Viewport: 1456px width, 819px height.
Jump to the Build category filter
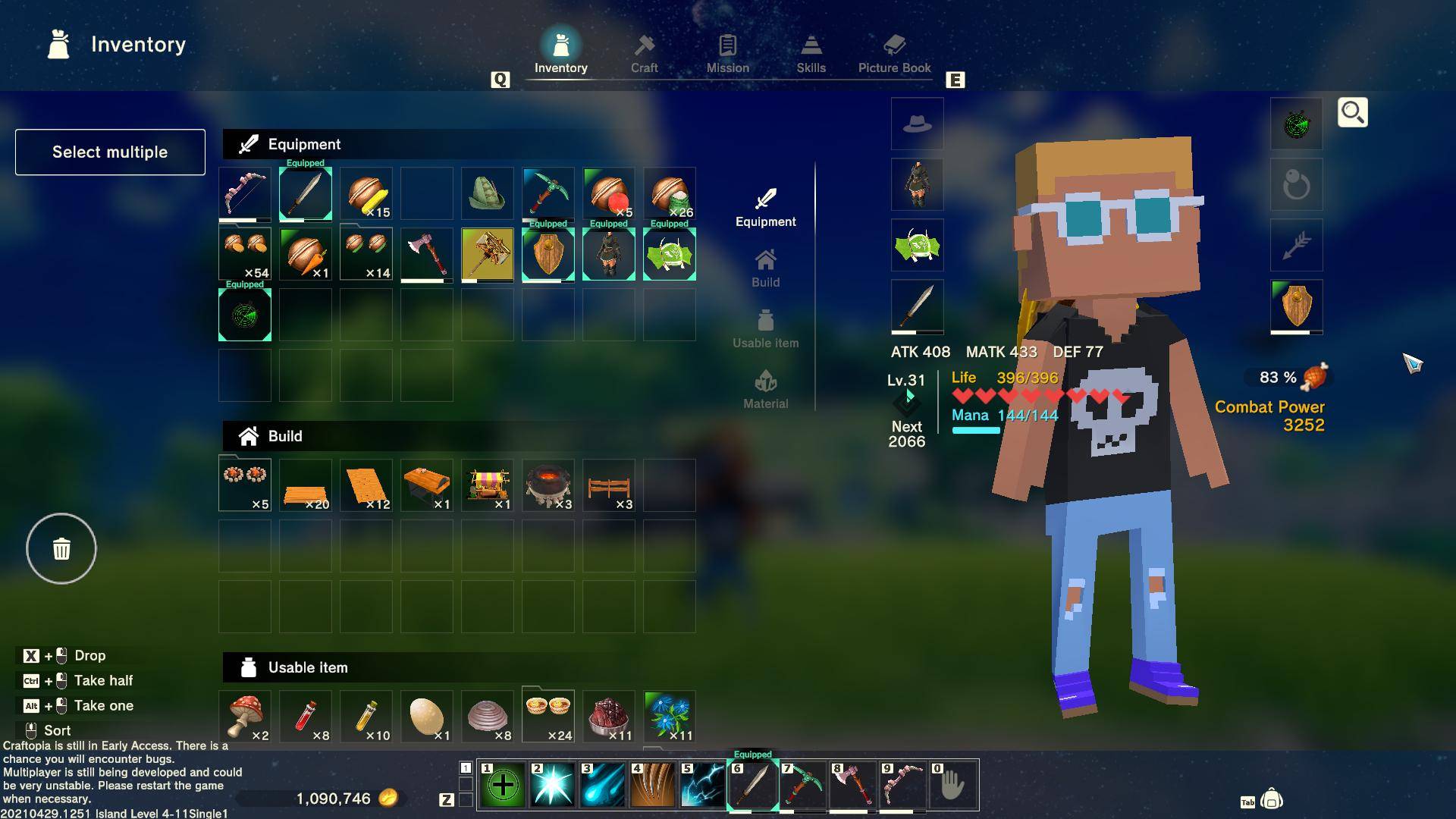[765, 268]
